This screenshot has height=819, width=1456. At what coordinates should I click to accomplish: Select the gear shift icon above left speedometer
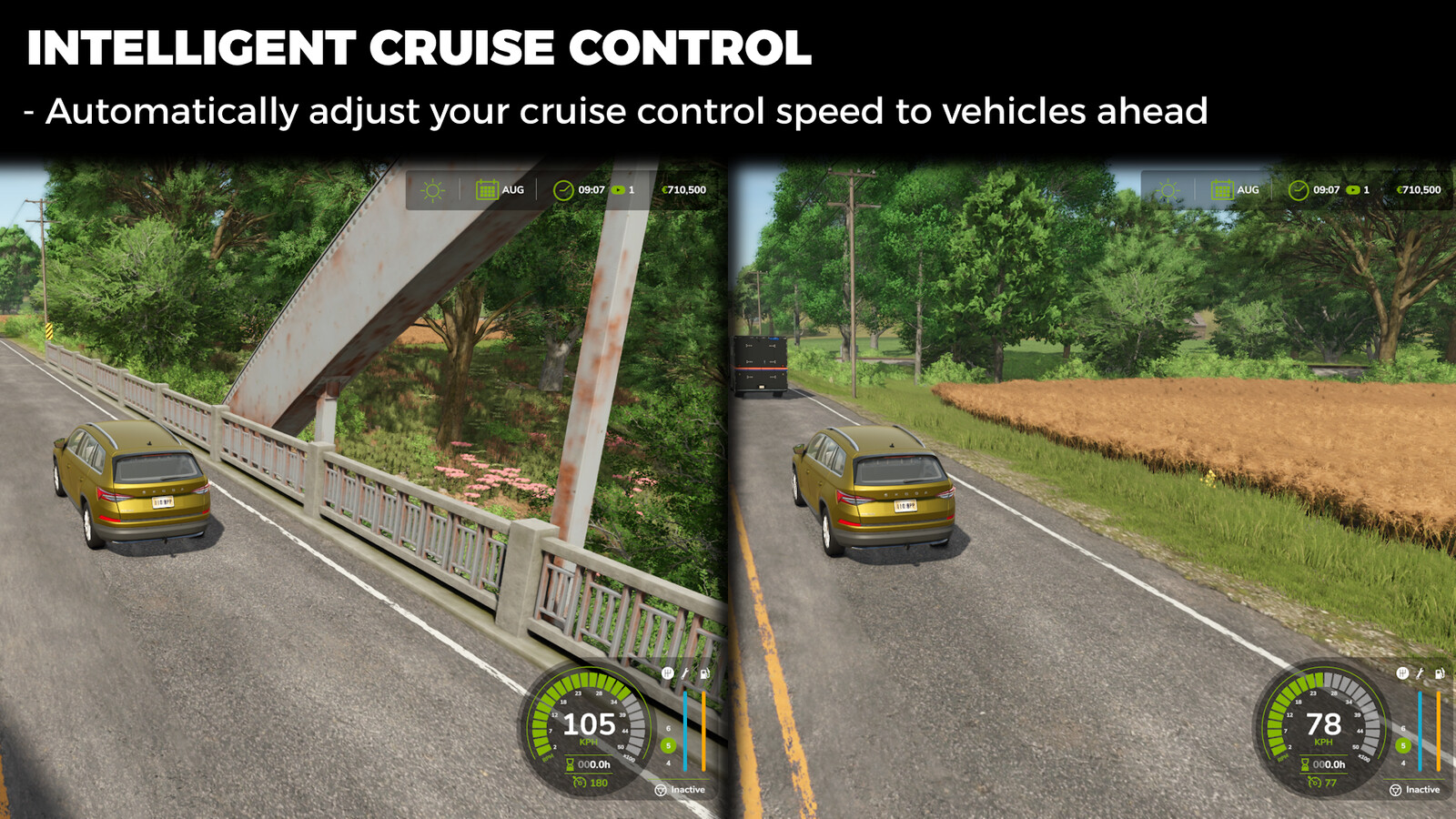pos(668,672)
